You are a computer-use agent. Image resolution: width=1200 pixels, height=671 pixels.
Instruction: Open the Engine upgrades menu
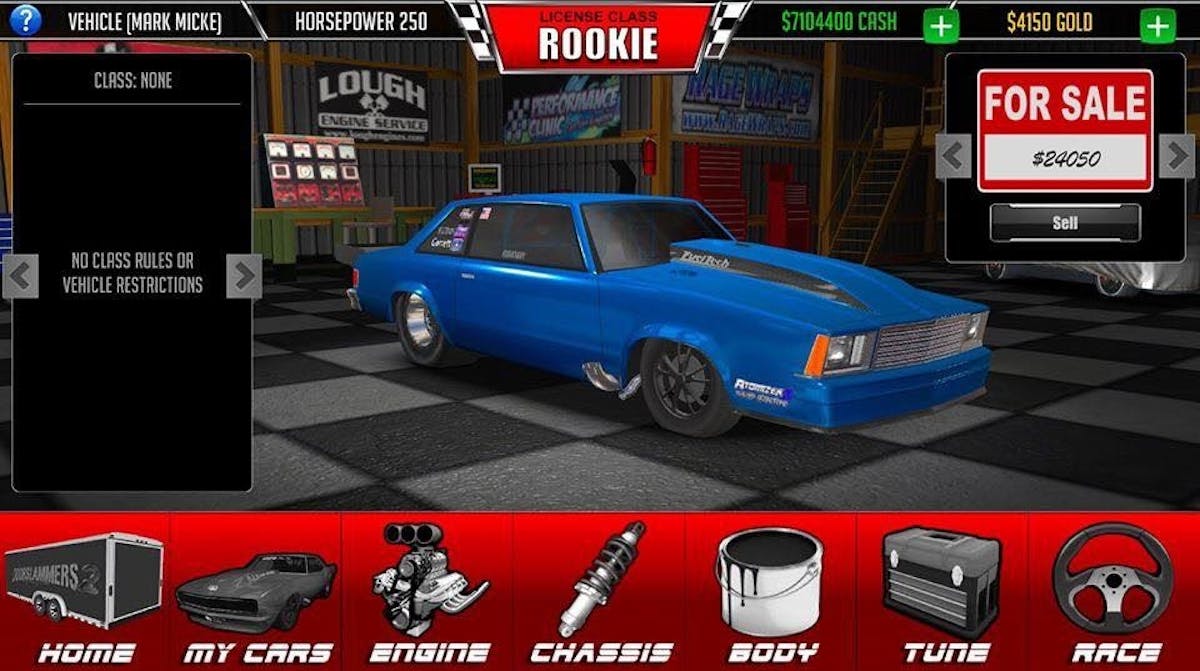pos(428,592)
